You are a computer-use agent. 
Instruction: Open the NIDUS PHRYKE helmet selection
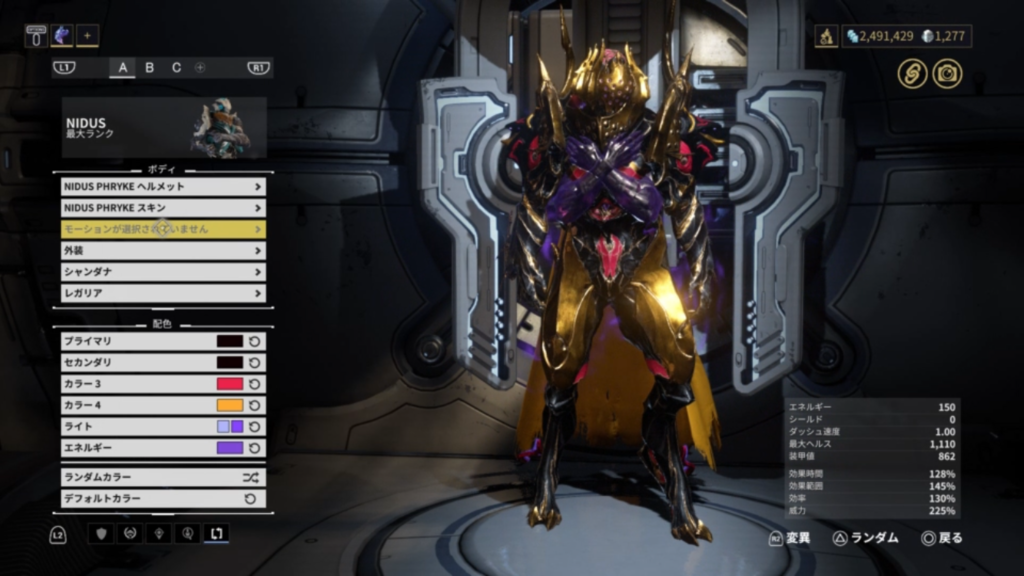tap(163, 186)
